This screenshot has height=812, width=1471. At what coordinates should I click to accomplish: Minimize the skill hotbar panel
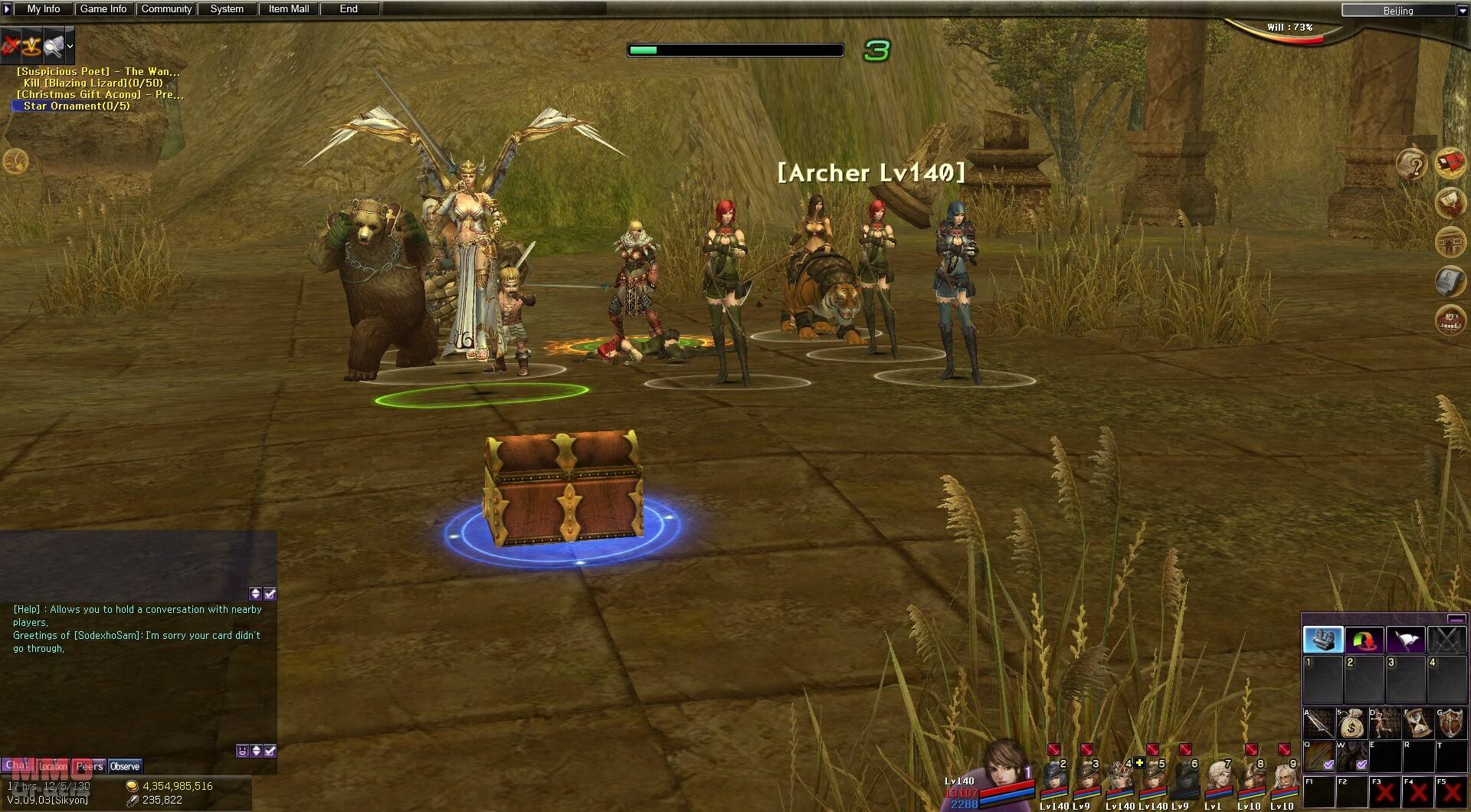(x=1456, y=619)
